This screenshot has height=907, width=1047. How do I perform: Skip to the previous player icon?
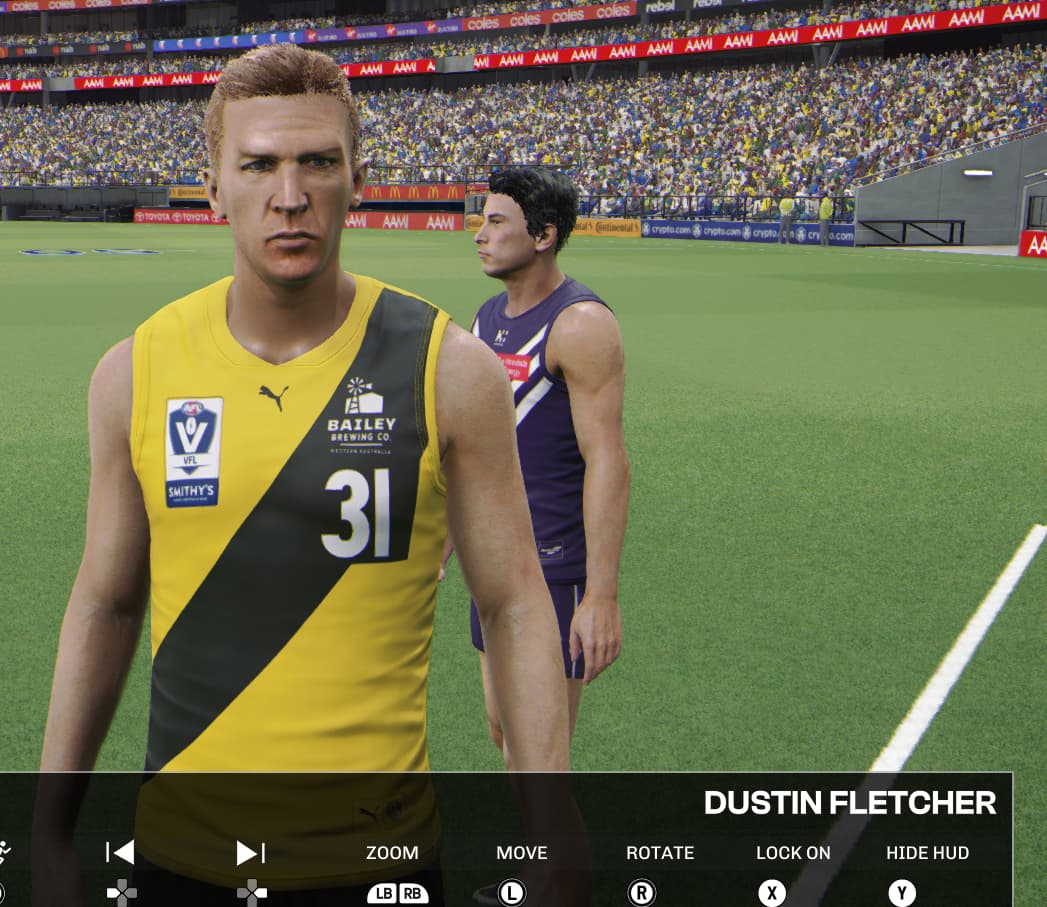click(x=120, y=853)
